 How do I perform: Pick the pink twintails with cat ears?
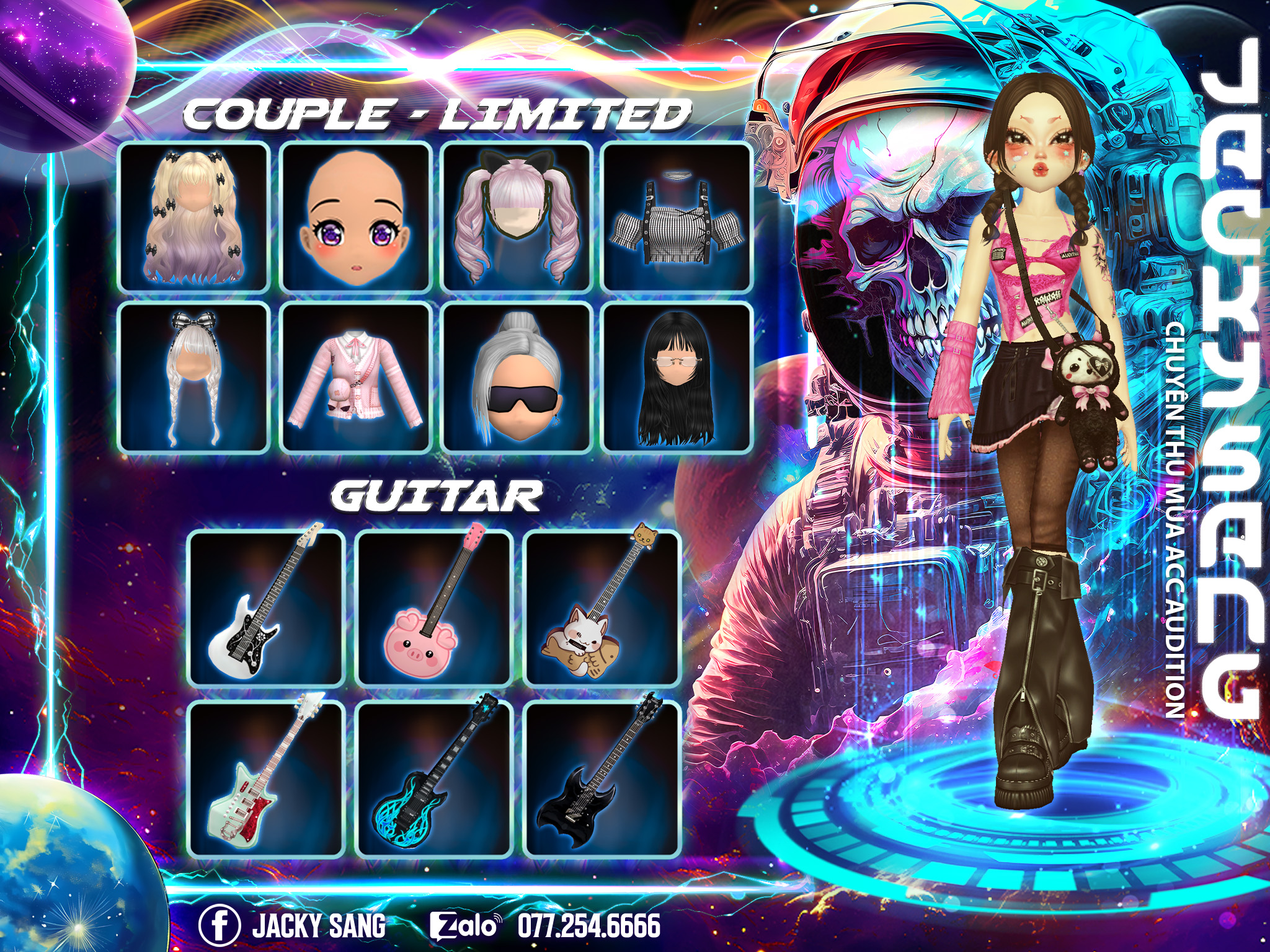click(x=516, y=217)
